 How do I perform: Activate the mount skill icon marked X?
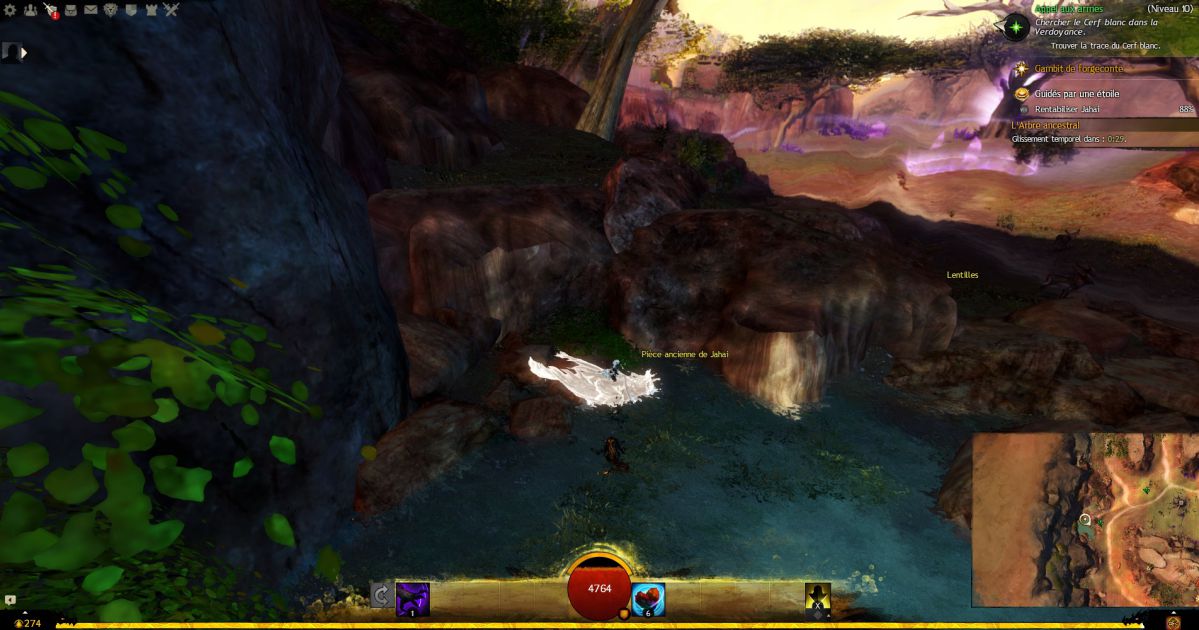pyautogui.click(x=818, y=597)
